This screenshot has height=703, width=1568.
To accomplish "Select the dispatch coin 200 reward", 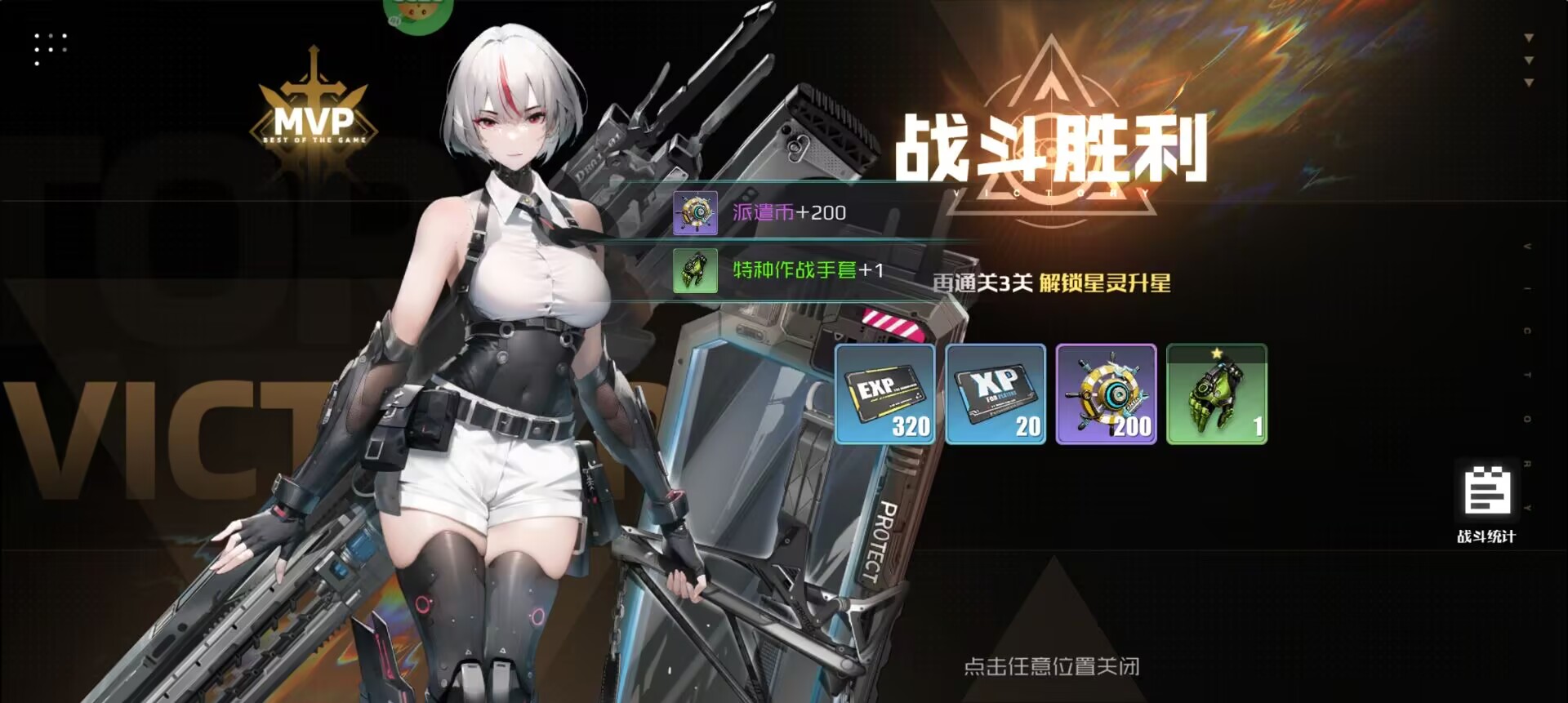I will pos(1106,394).
